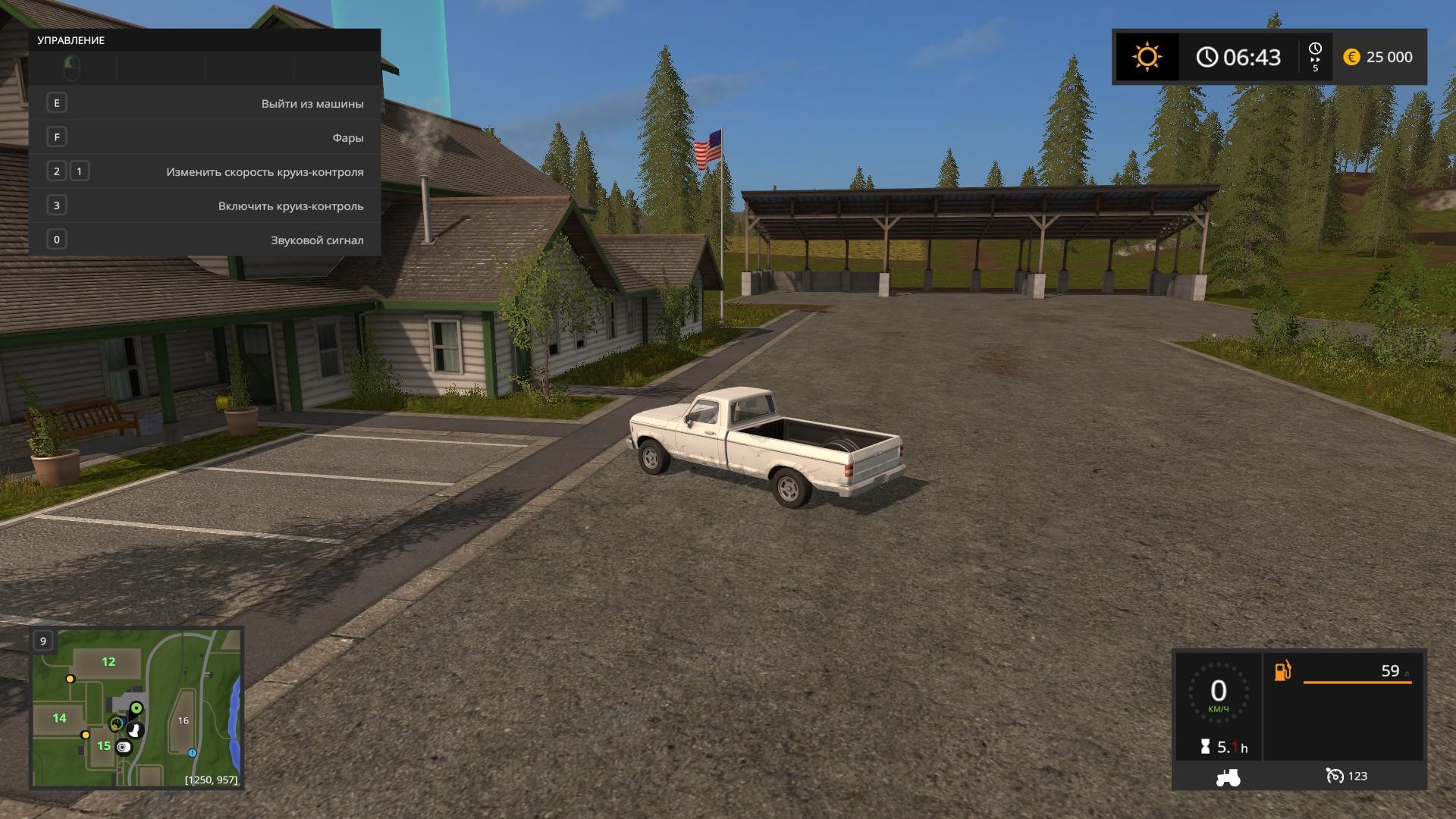Select the green player position marker
The width and height of the screenshot is (1456, 819).
(x=136, y=708)
